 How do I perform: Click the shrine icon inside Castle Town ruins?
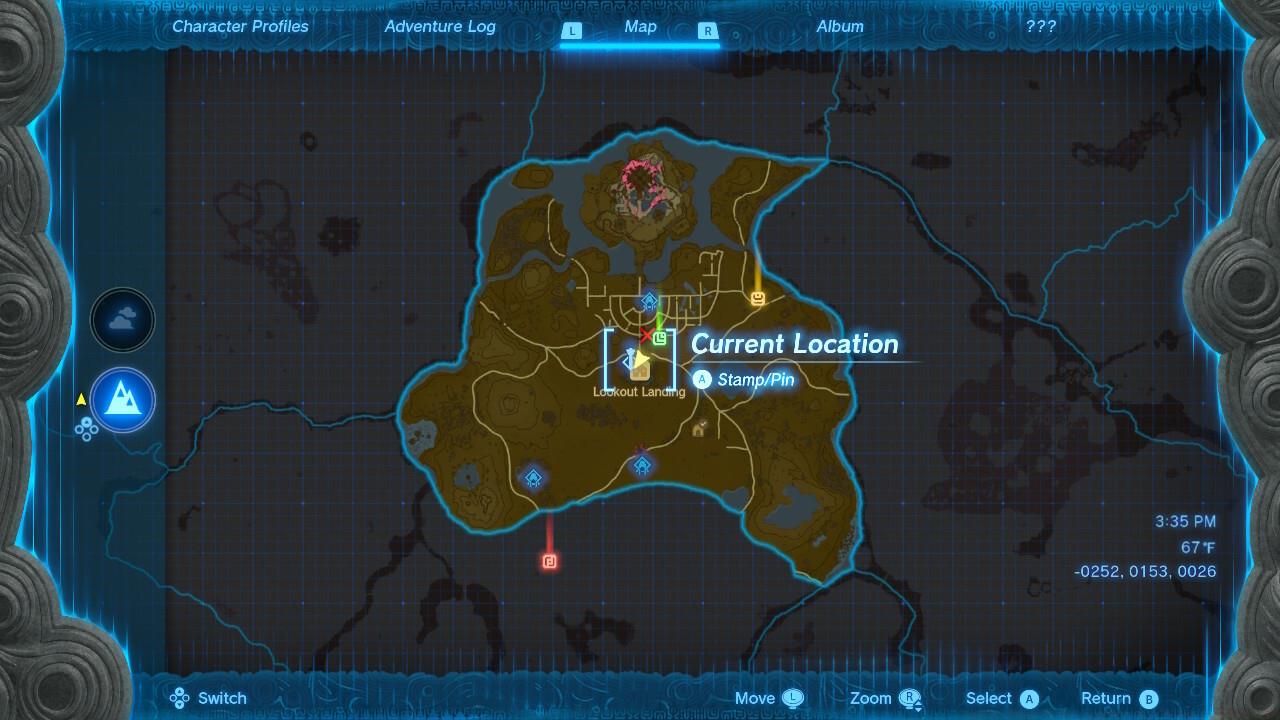648,299
